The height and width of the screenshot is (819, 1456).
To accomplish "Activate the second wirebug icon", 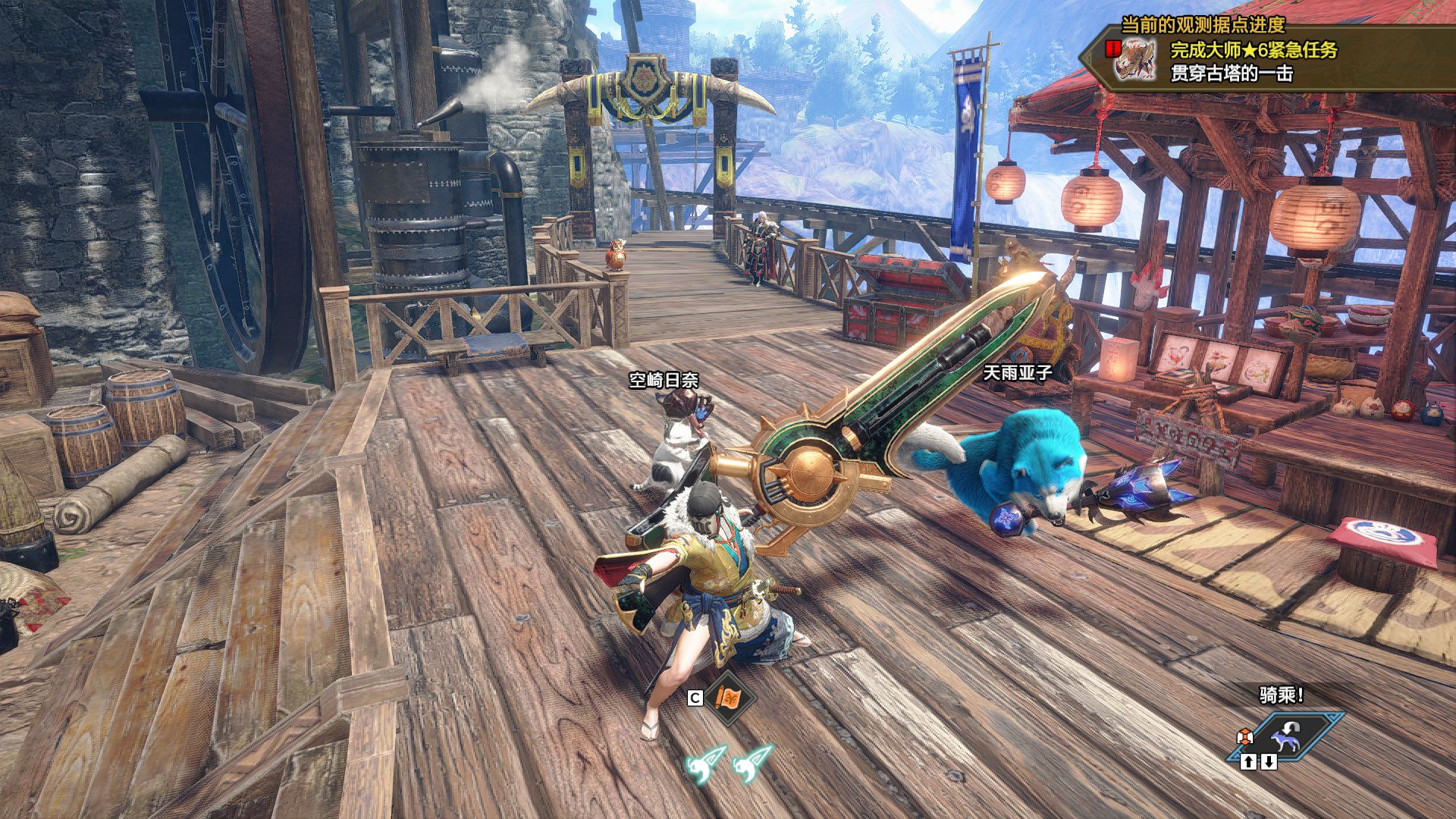I will [752, 764].
